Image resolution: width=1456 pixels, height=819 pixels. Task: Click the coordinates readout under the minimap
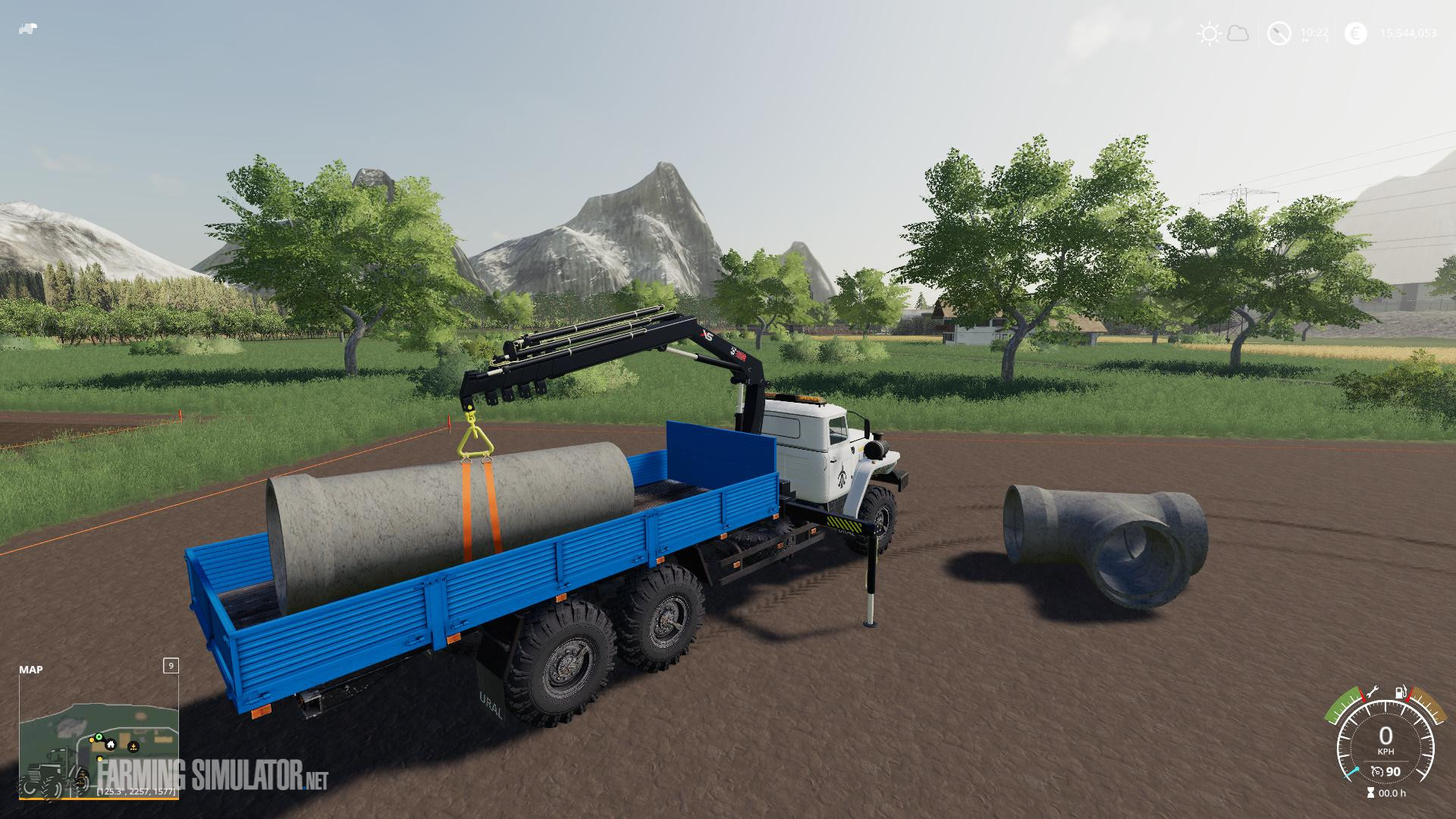(136, 792)
